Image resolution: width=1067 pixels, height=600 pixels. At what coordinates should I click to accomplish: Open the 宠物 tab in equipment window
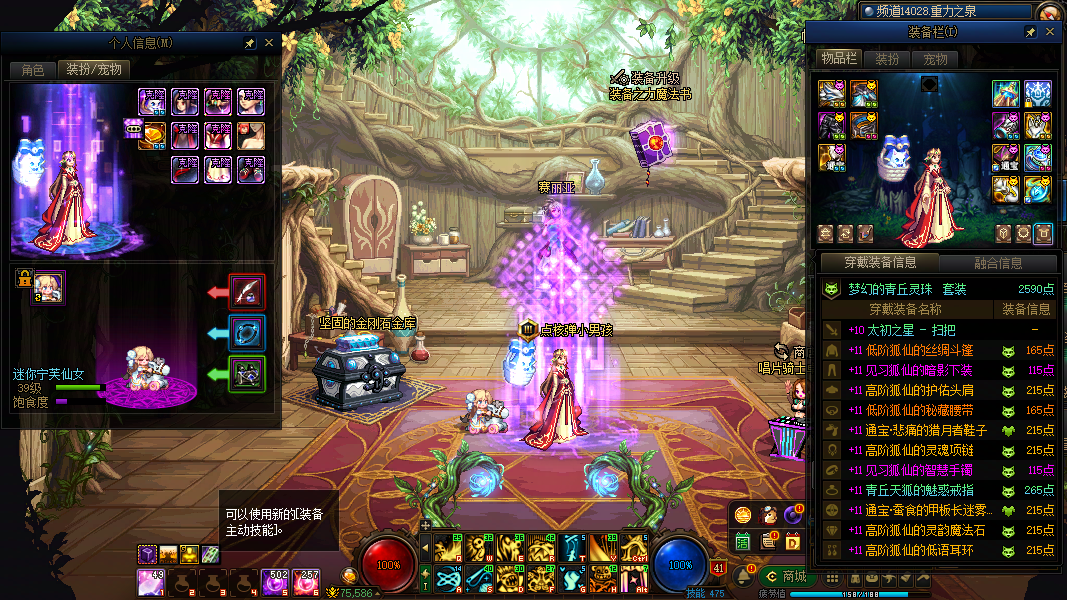pos(934,59)
